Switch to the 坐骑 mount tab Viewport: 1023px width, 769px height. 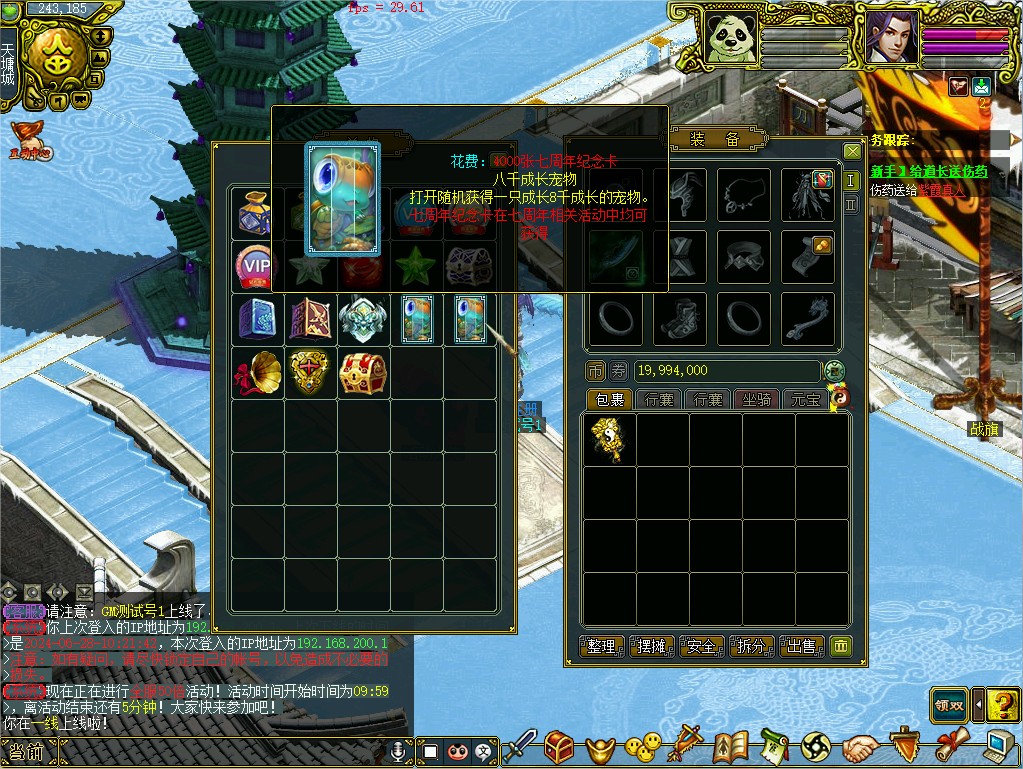[756, 400]
